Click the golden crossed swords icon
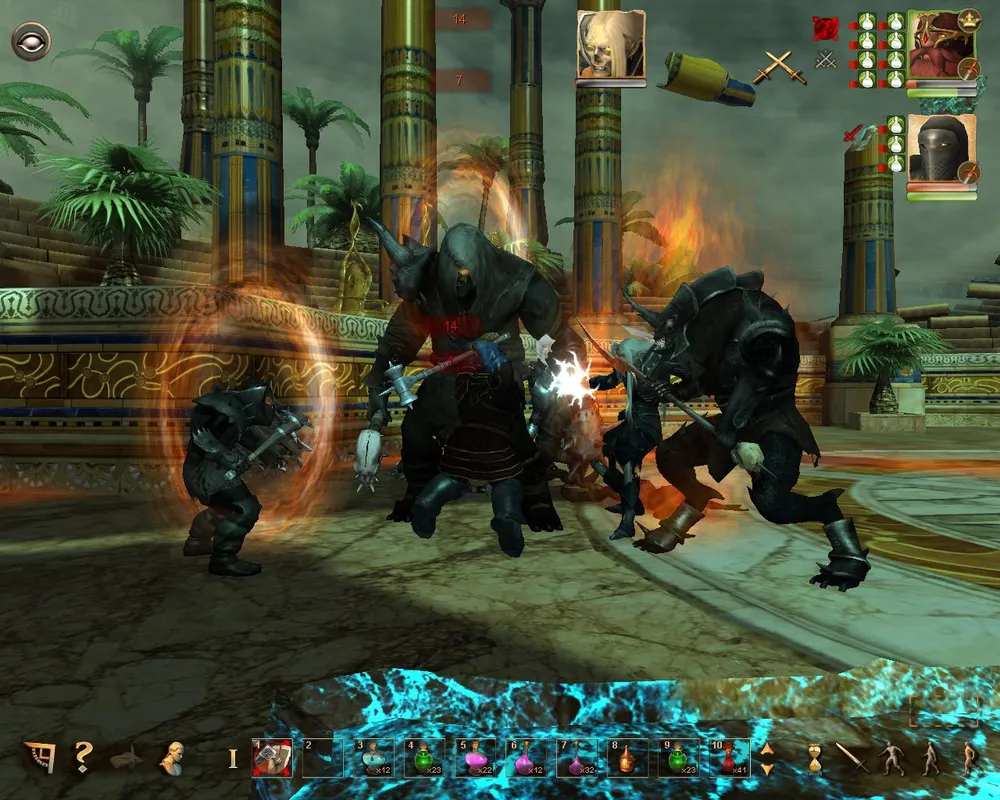 [778, 66]
